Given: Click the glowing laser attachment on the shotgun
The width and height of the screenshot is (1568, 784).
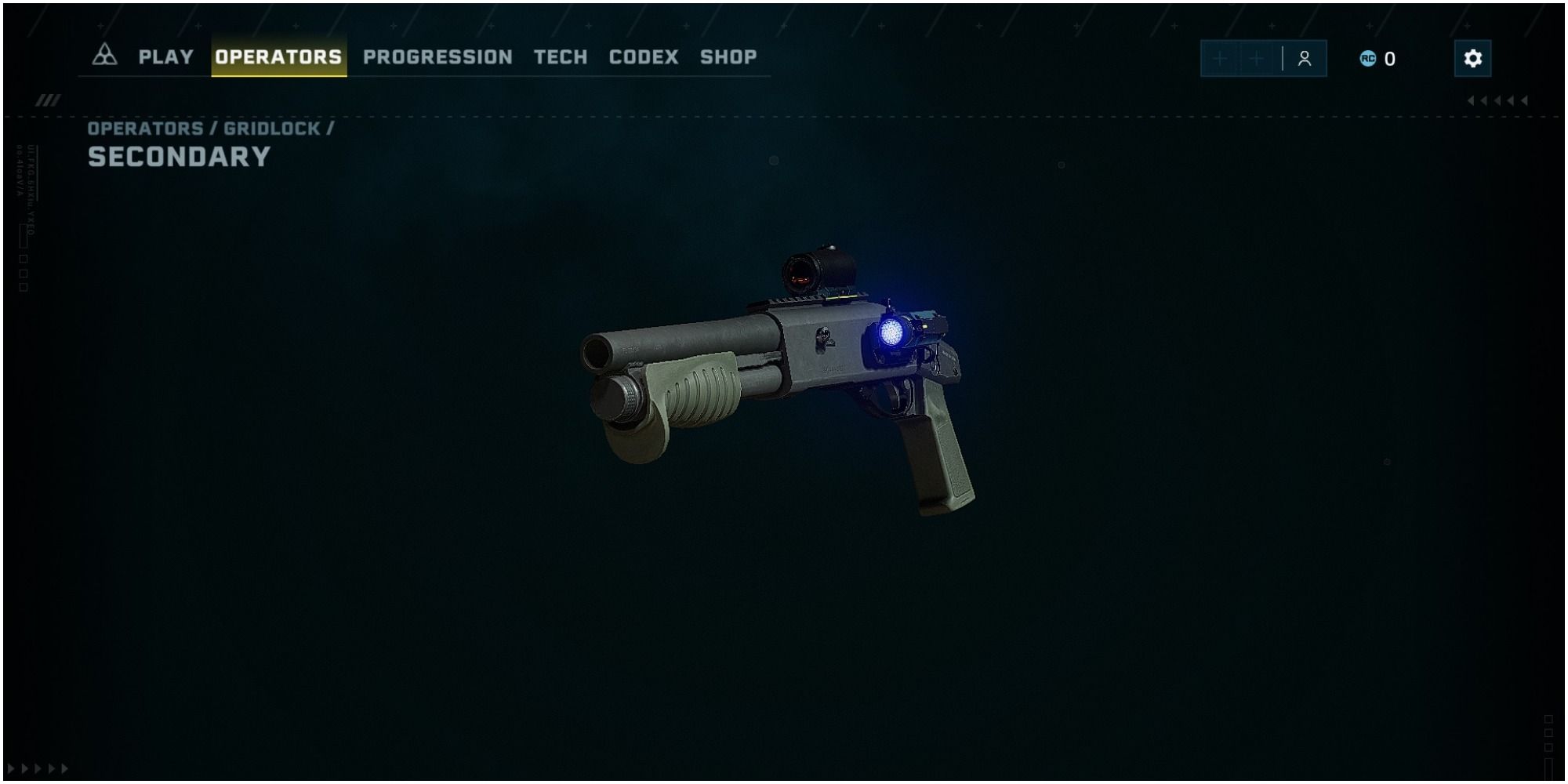Looking at the screenshot, I should pos(892,334).
